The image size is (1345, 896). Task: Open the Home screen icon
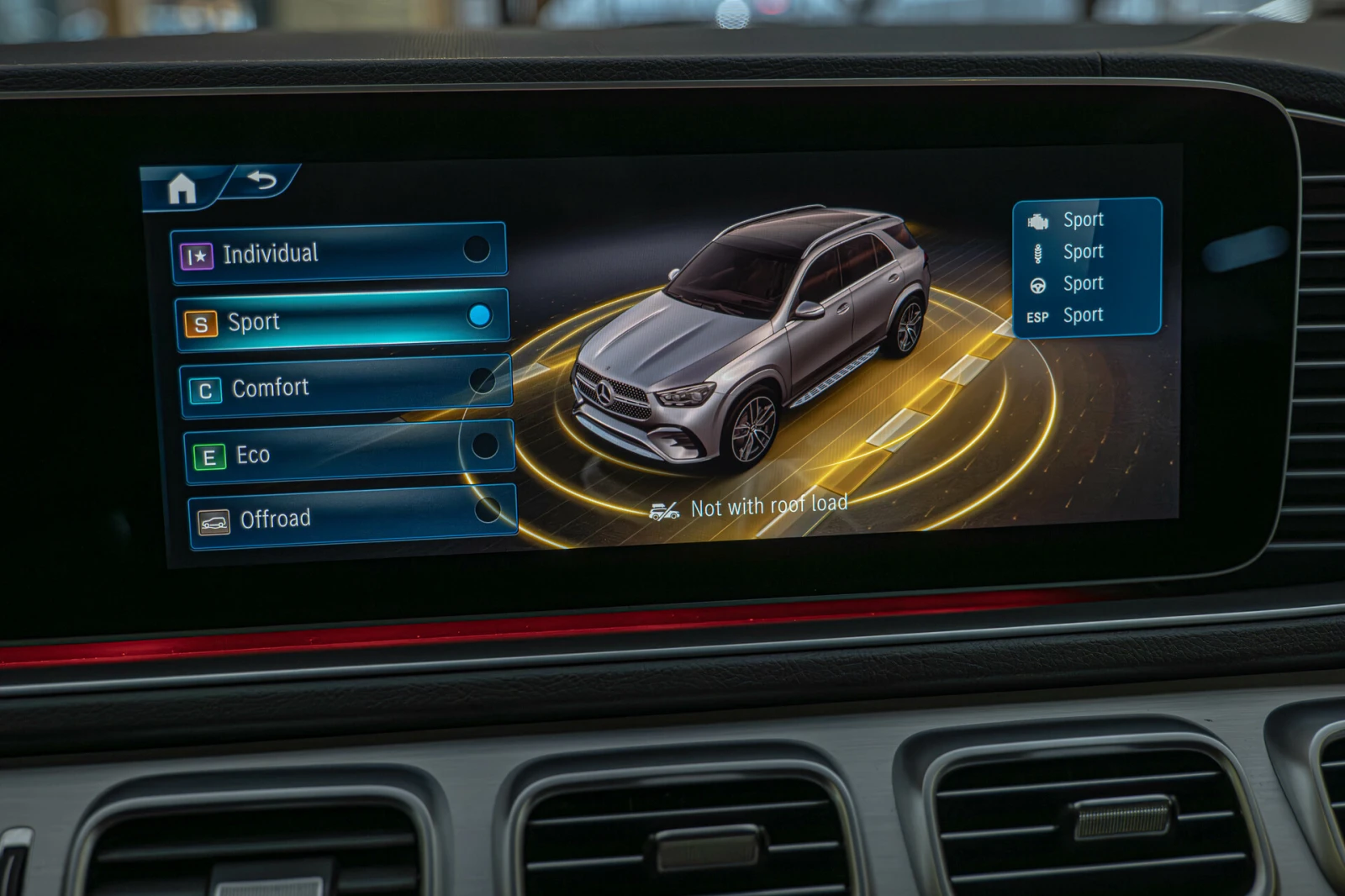[183, 188]
